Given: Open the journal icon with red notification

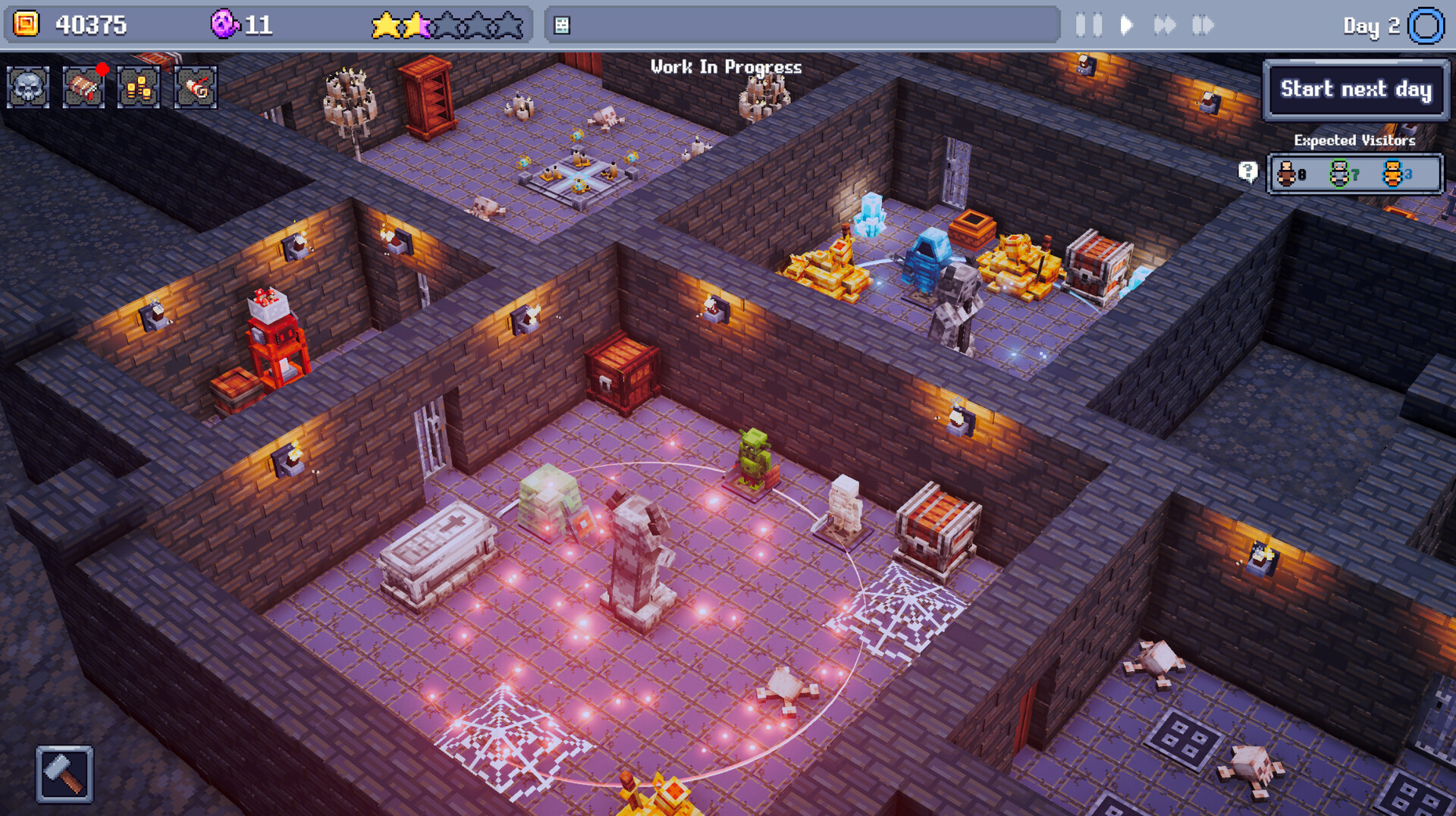Looking at the screenshot, I should [x=82, y=89].
